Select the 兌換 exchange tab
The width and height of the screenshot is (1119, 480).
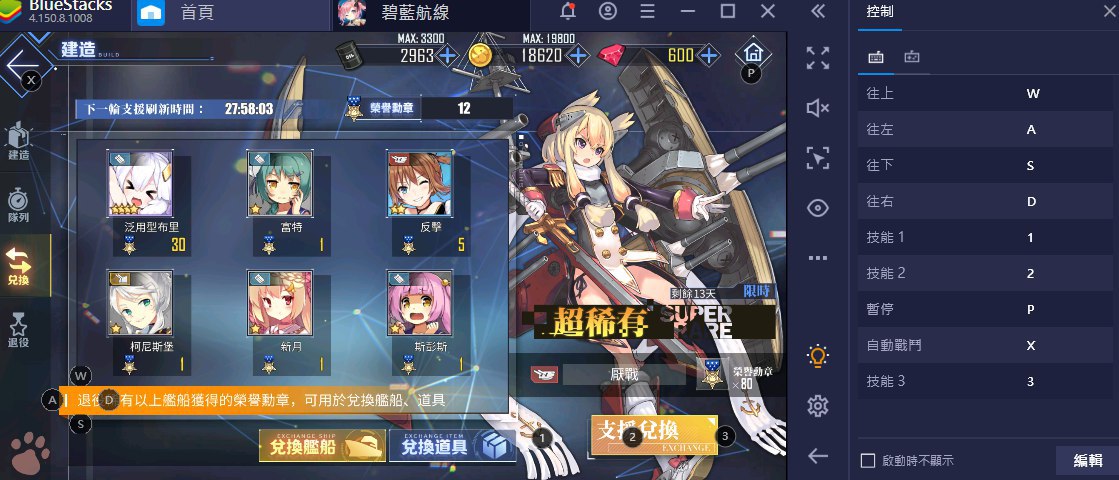(19, 265)
